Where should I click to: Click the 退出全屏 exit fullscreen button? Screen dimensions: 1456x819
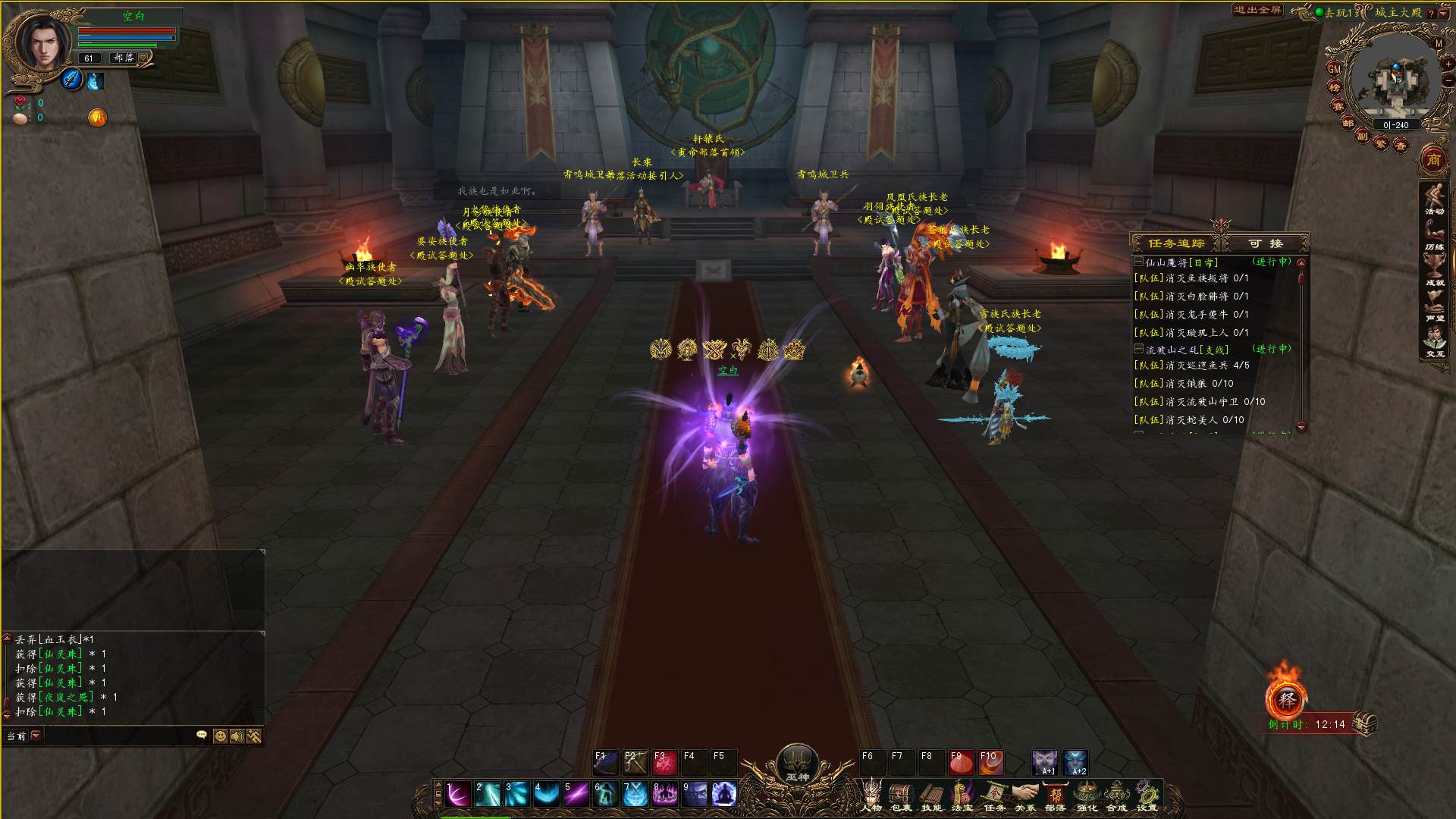pyautogui.click(x=1257, y=11)
